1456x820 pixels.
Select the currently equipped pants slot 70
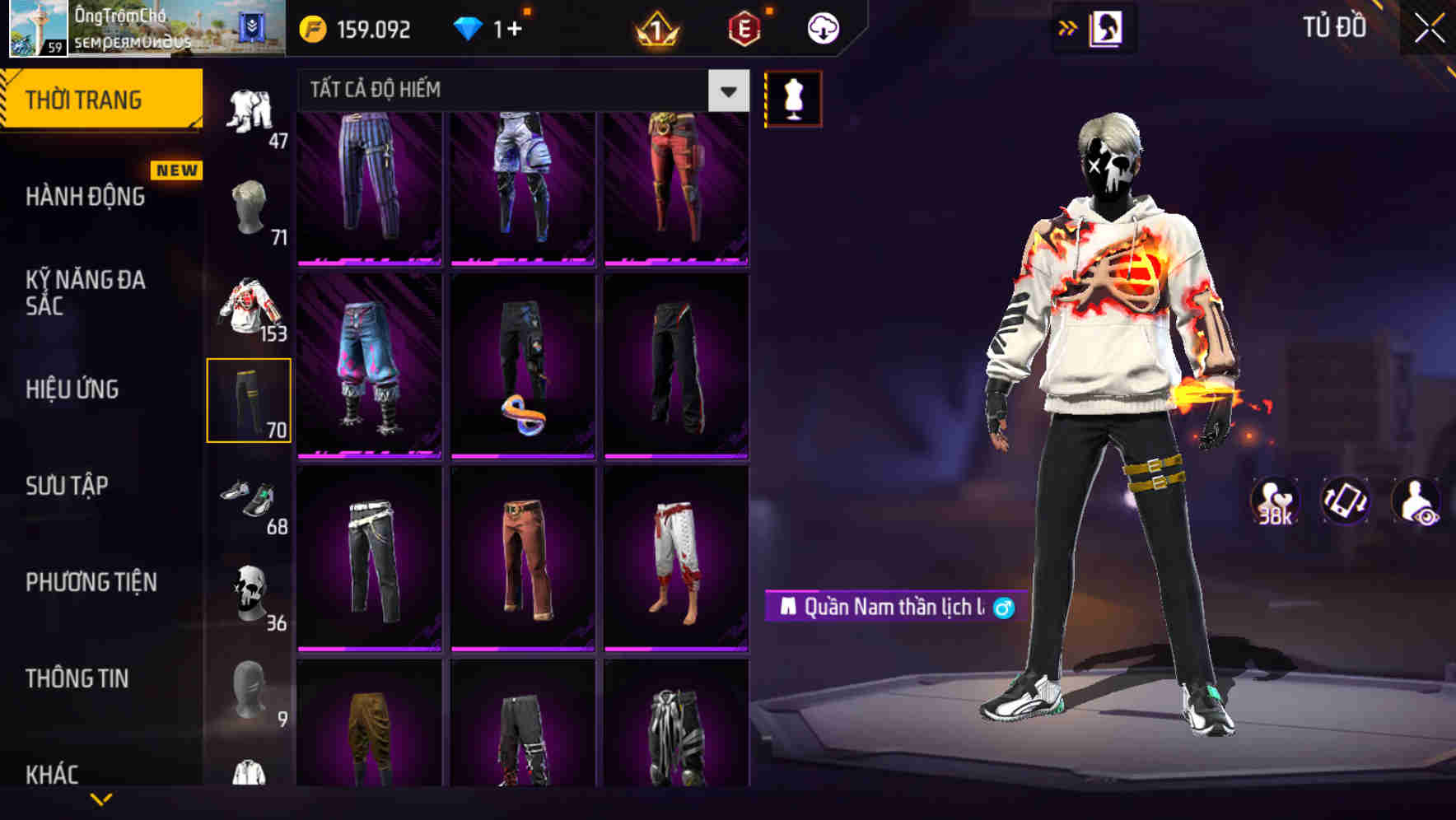[x=250, y=401]
